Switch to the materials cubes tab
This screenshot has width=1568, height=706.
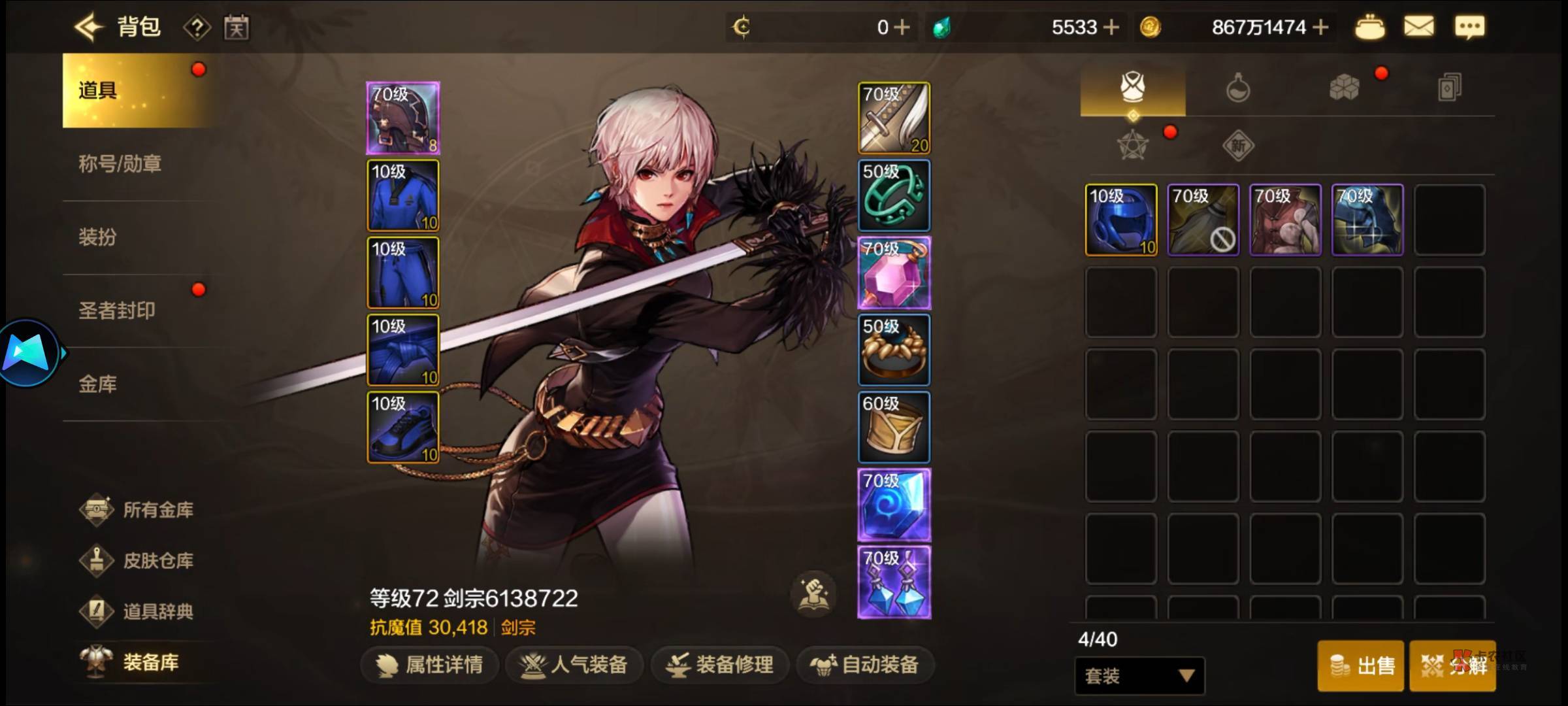point(1344,88)
